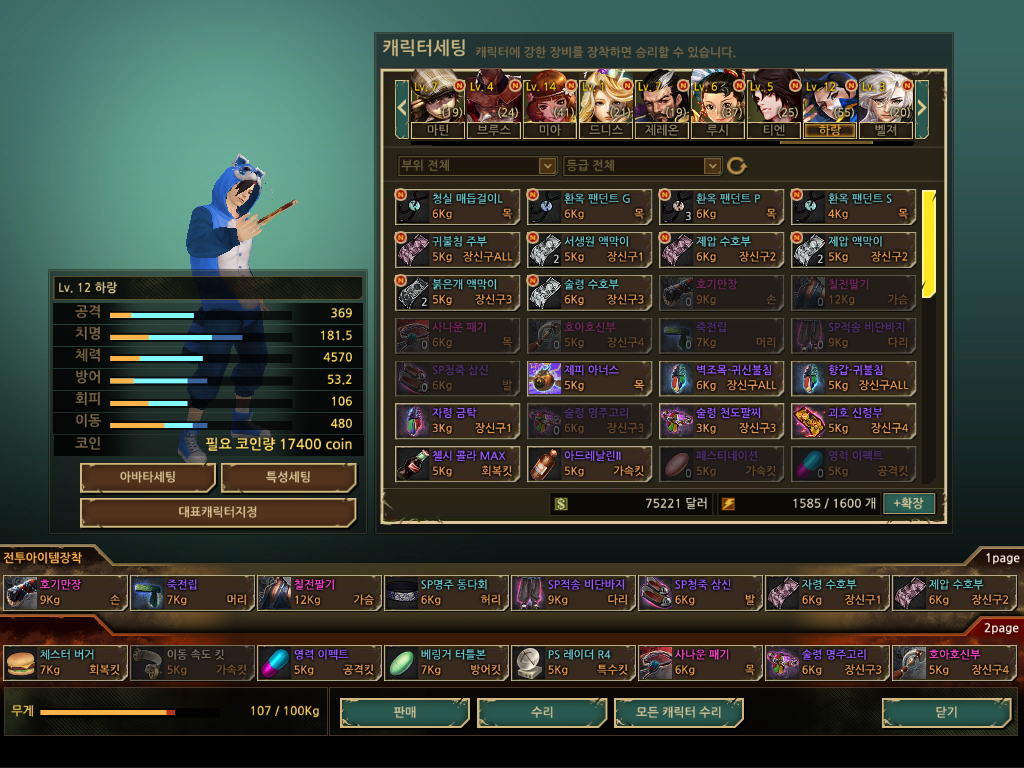The image size is (1024, 768).
Task: Choose the 미아 character portrait
Action: click(x=549, y=104)
